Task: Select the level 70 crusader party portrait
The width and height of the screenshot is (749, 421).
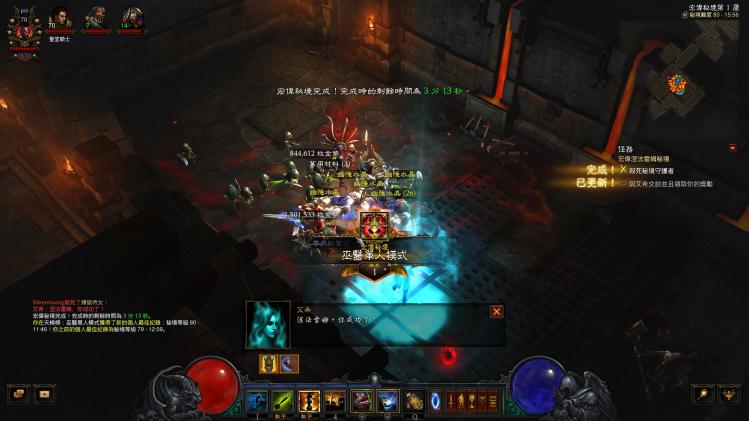Action: point(60,19)
